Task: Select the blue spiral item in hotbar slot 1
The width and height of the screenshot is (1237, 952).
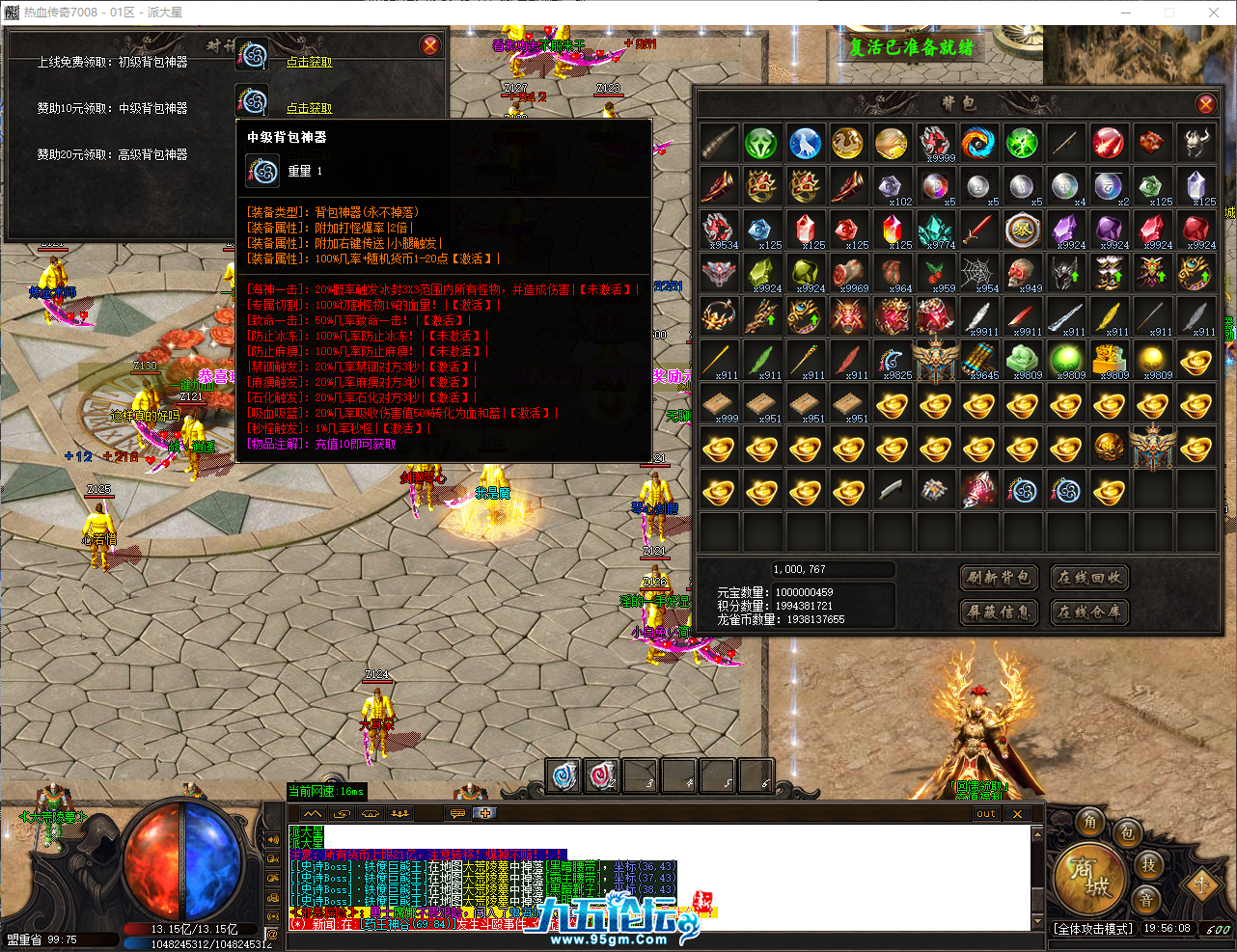Action: click(x=563, y=774)
